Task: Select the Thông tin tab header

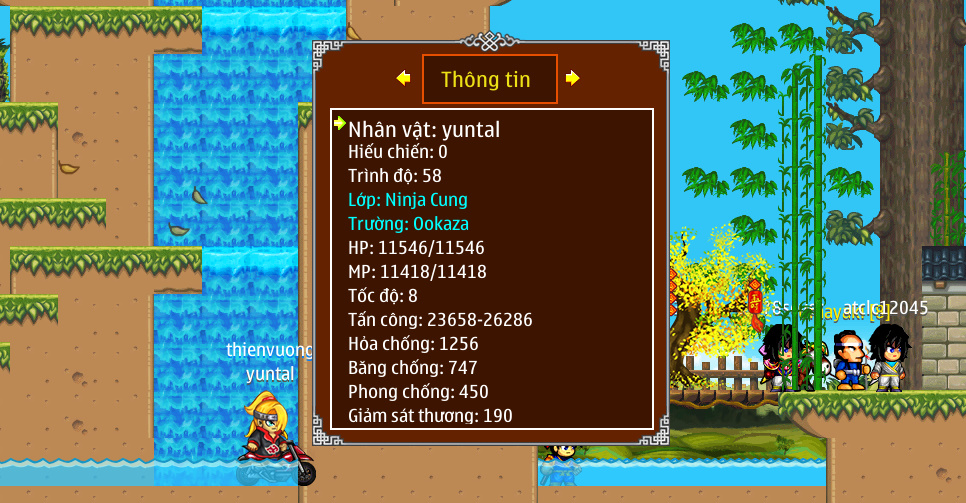Action: [488, 79]
